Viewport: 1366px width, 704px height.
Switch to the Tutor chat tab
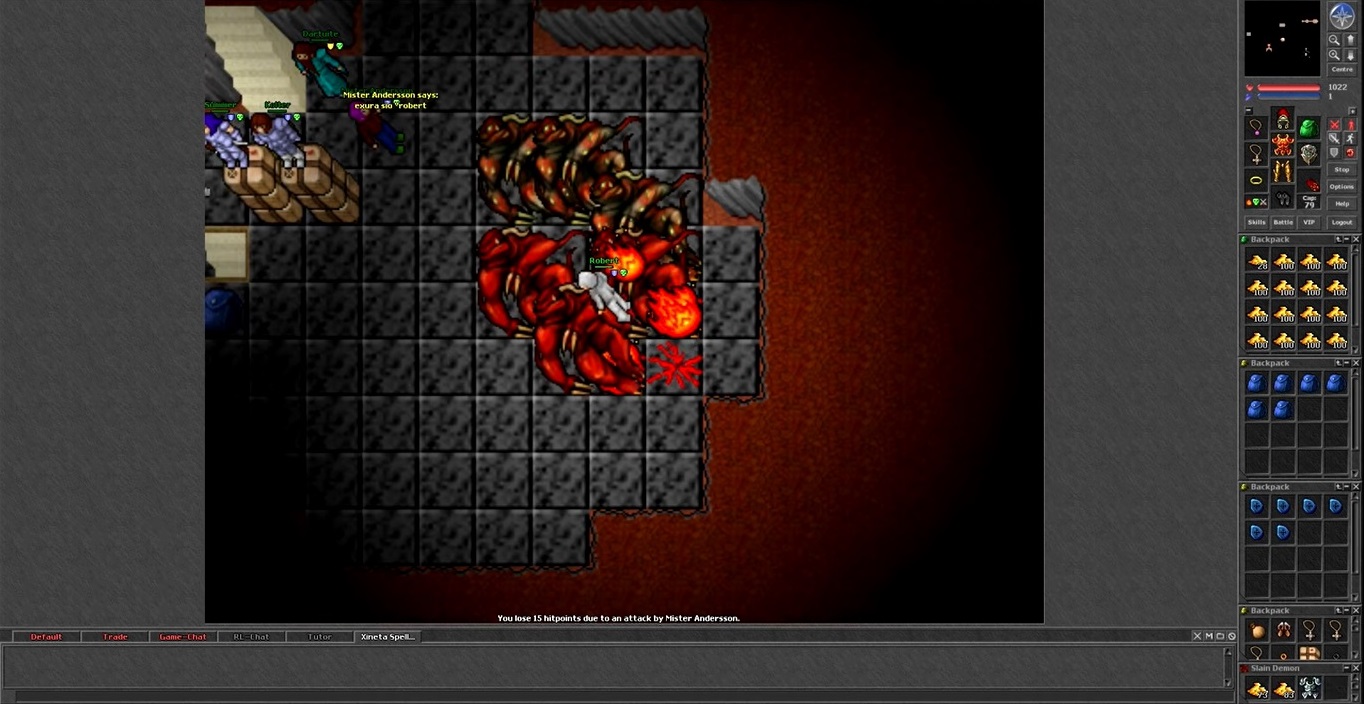click(x=320, y=637)
